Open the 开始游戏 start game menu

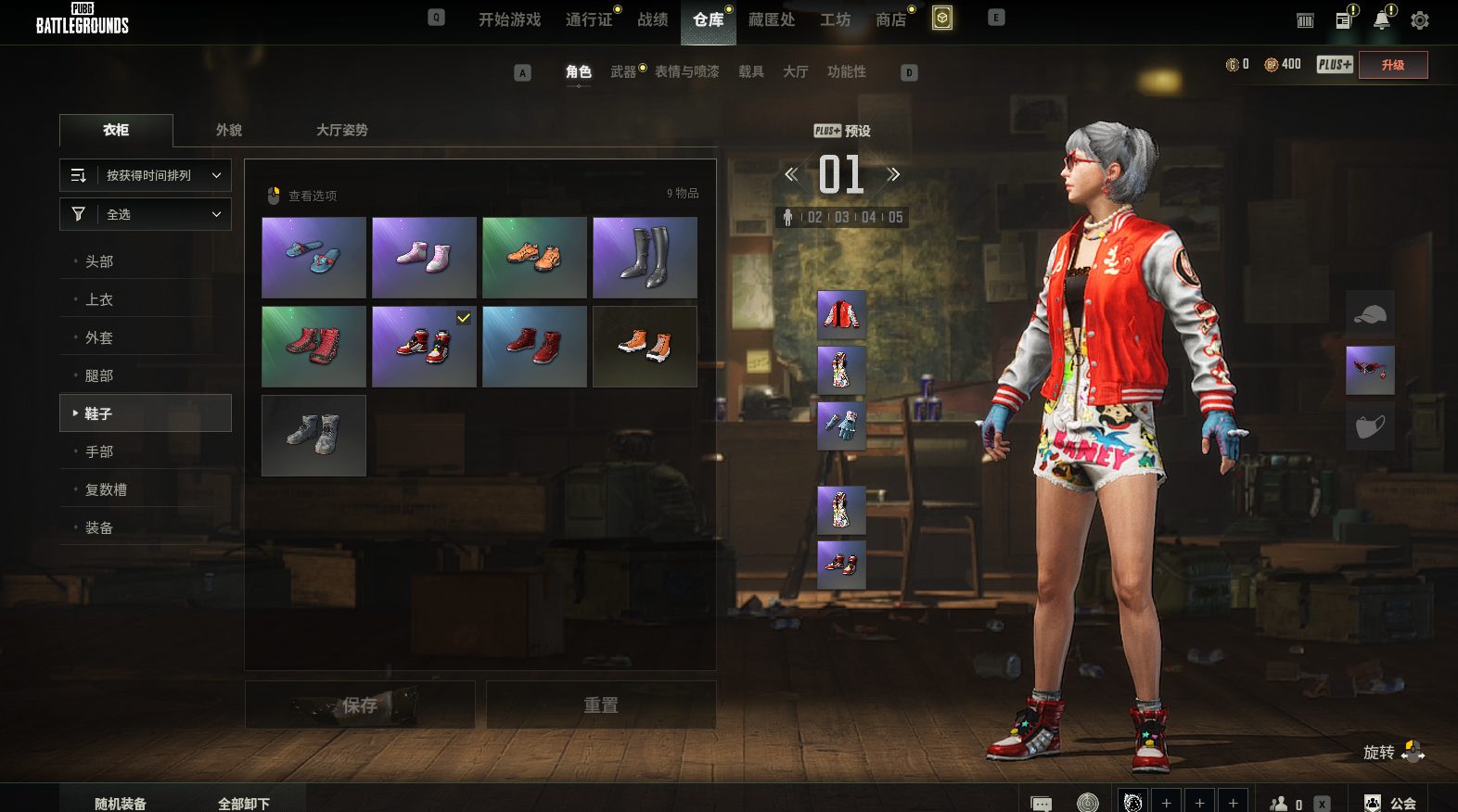(x=509, y=19)
